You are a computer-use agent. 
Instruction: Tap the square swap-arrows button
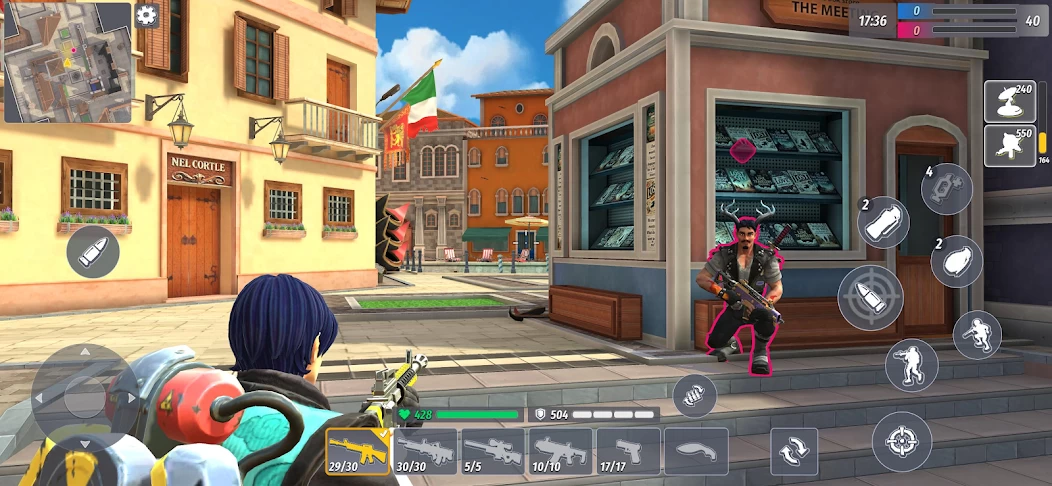tap(794, 452)
